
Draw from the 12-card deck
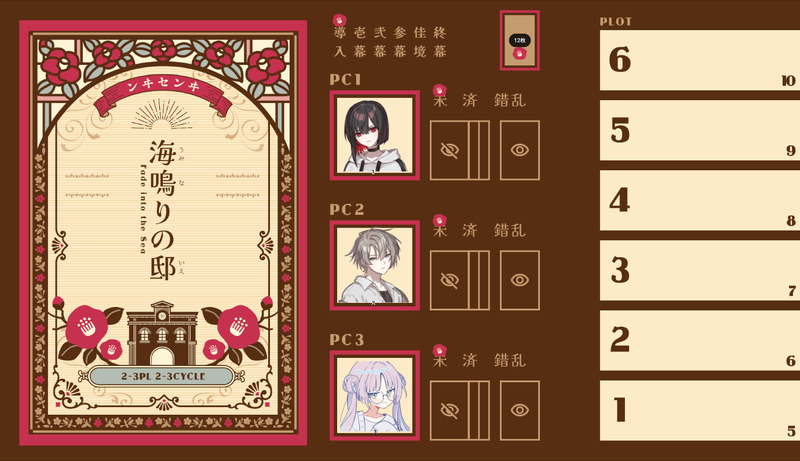pos(519,41)
